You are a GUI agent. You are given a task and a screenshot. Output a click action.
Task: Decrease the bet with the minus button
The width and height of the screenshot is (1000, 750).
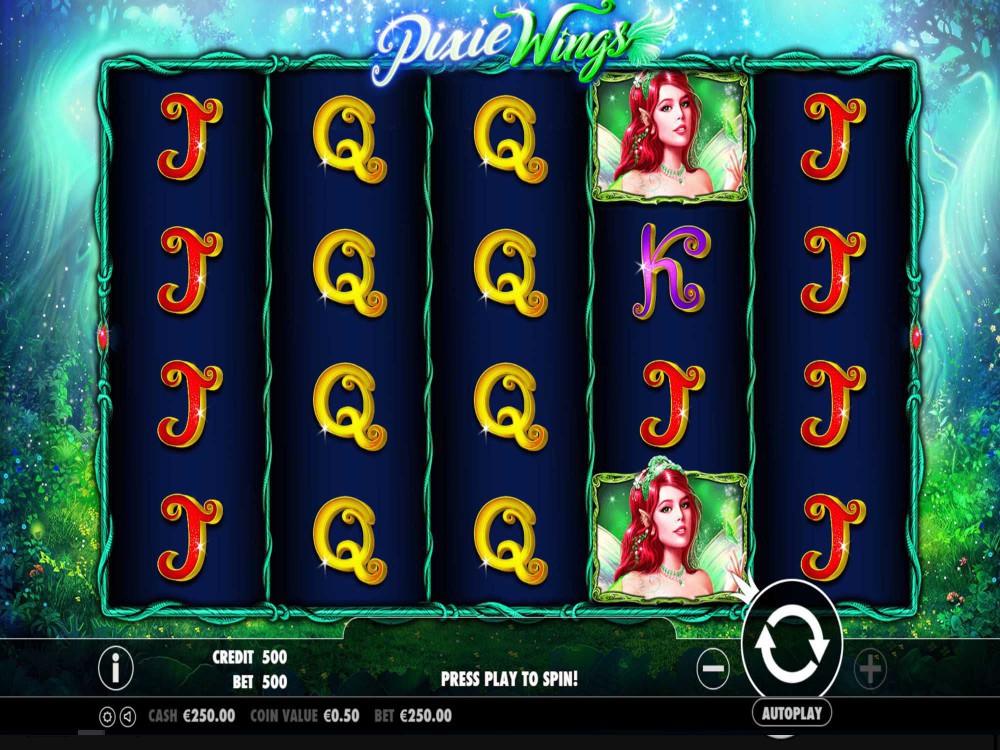(x=712, y=669)
